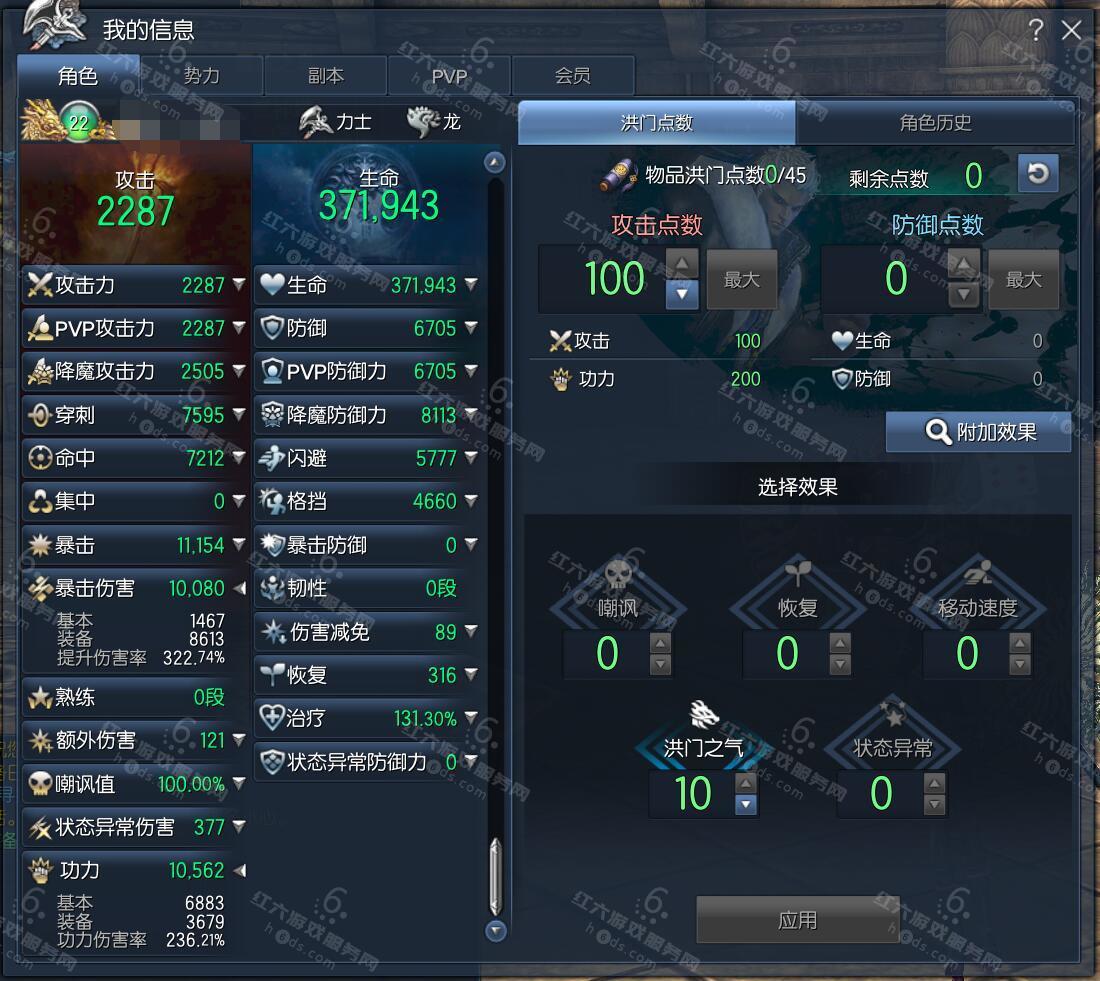Click 最大 beside 攻击点数

click(x=742, y=280)
